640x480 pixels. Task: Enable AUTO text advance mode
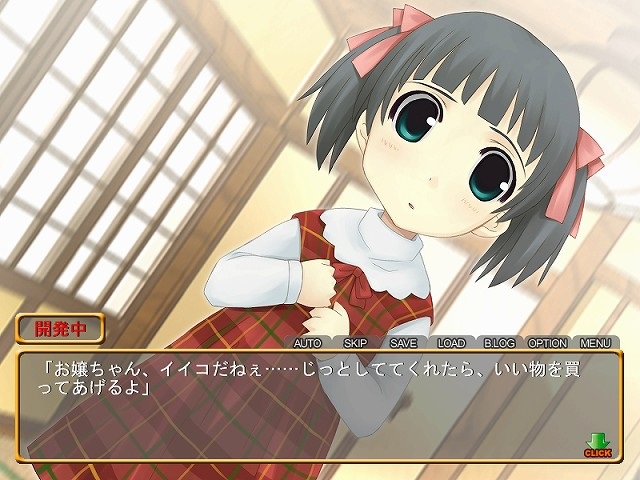pos(311,342)
